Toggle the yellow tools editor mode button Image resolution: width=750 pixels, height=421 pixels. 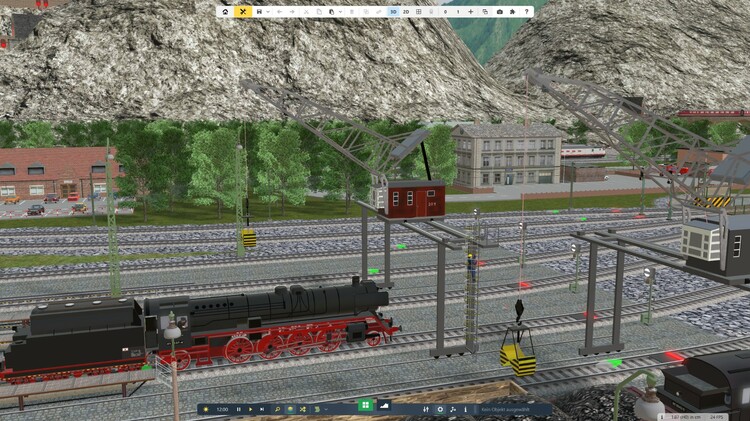[243, 12]
